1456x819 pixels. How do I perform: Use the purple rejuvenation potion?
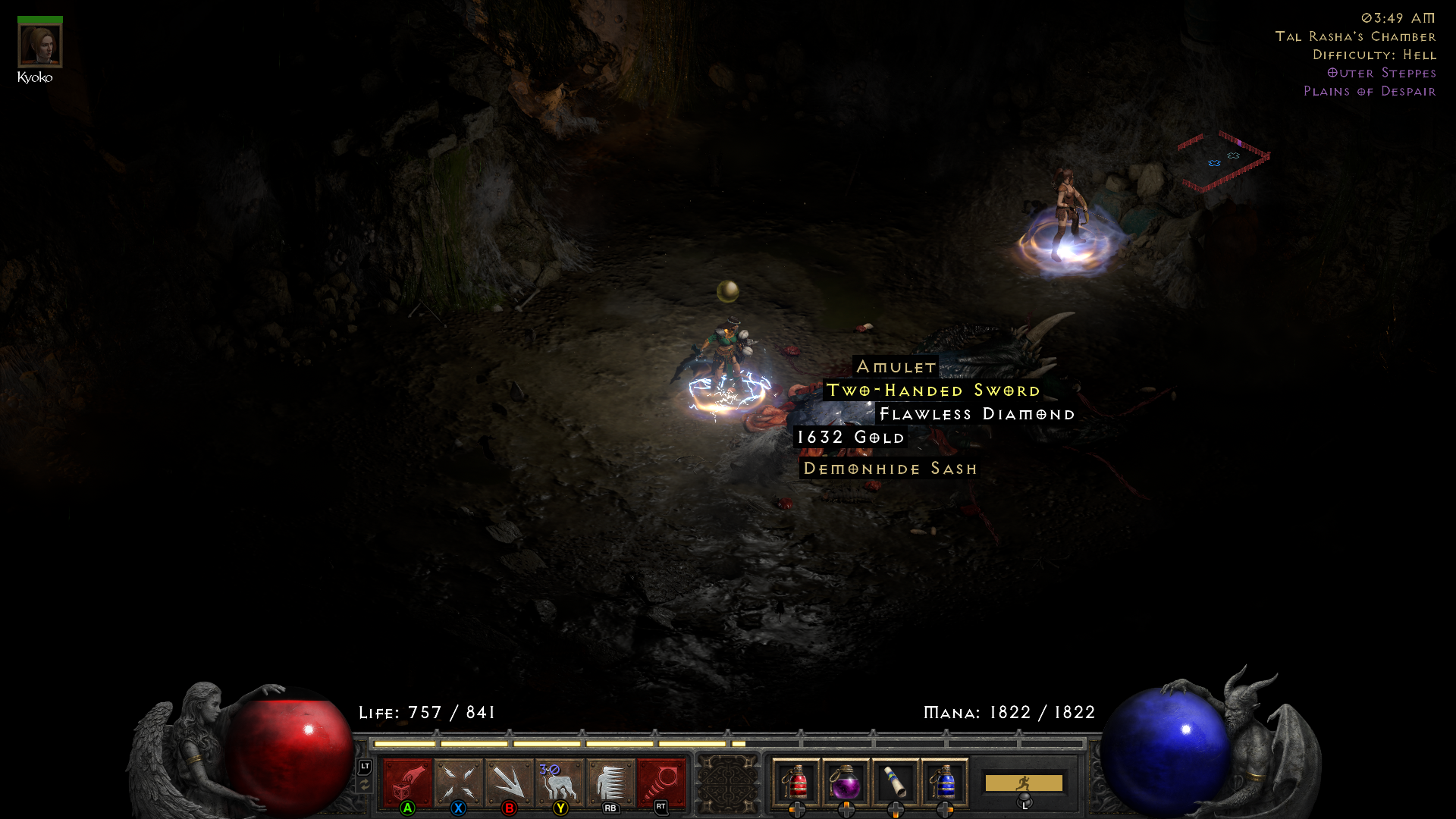[847, 783]
